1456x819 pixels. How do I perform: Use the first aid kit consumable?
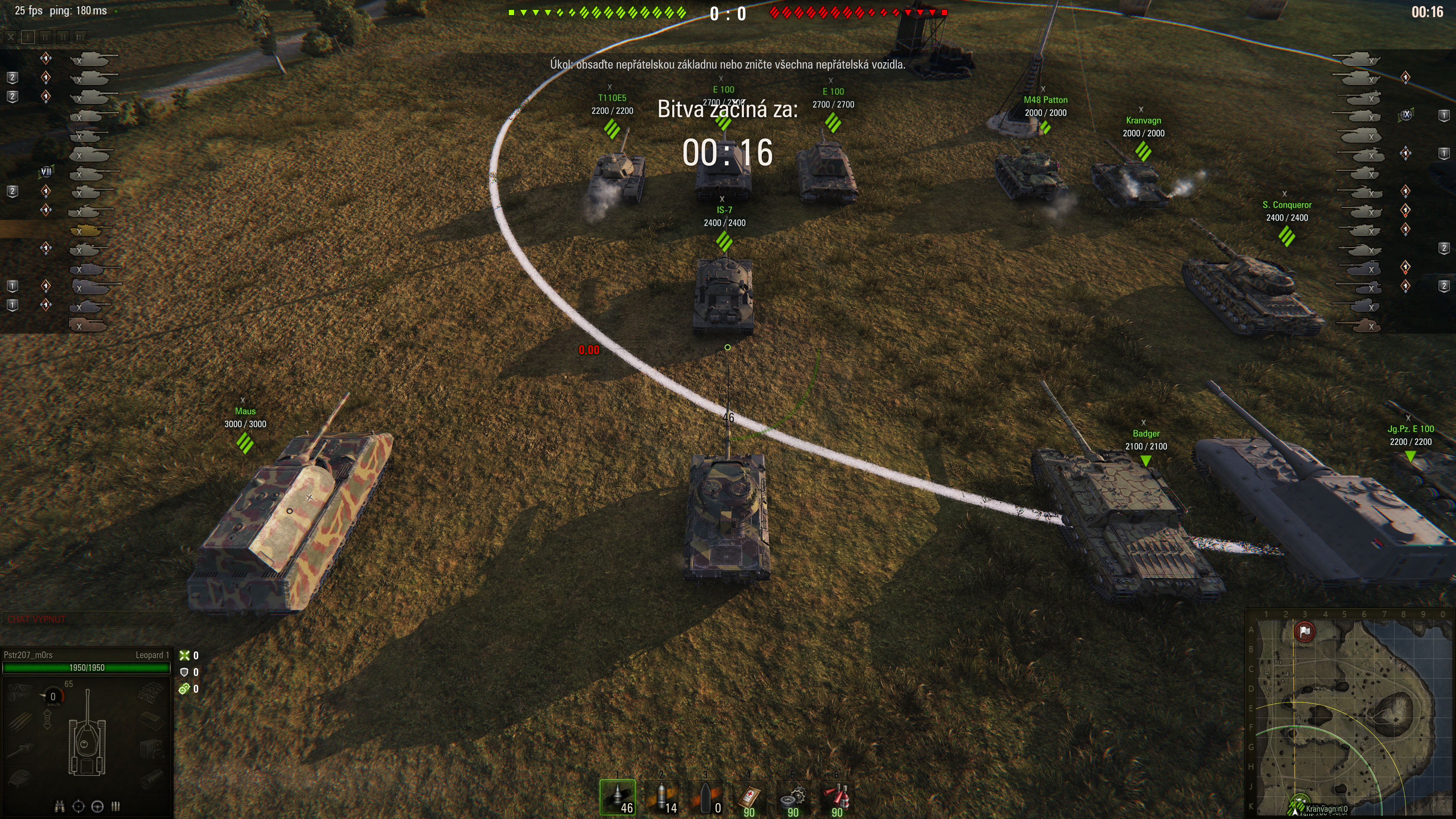point(749,797)
